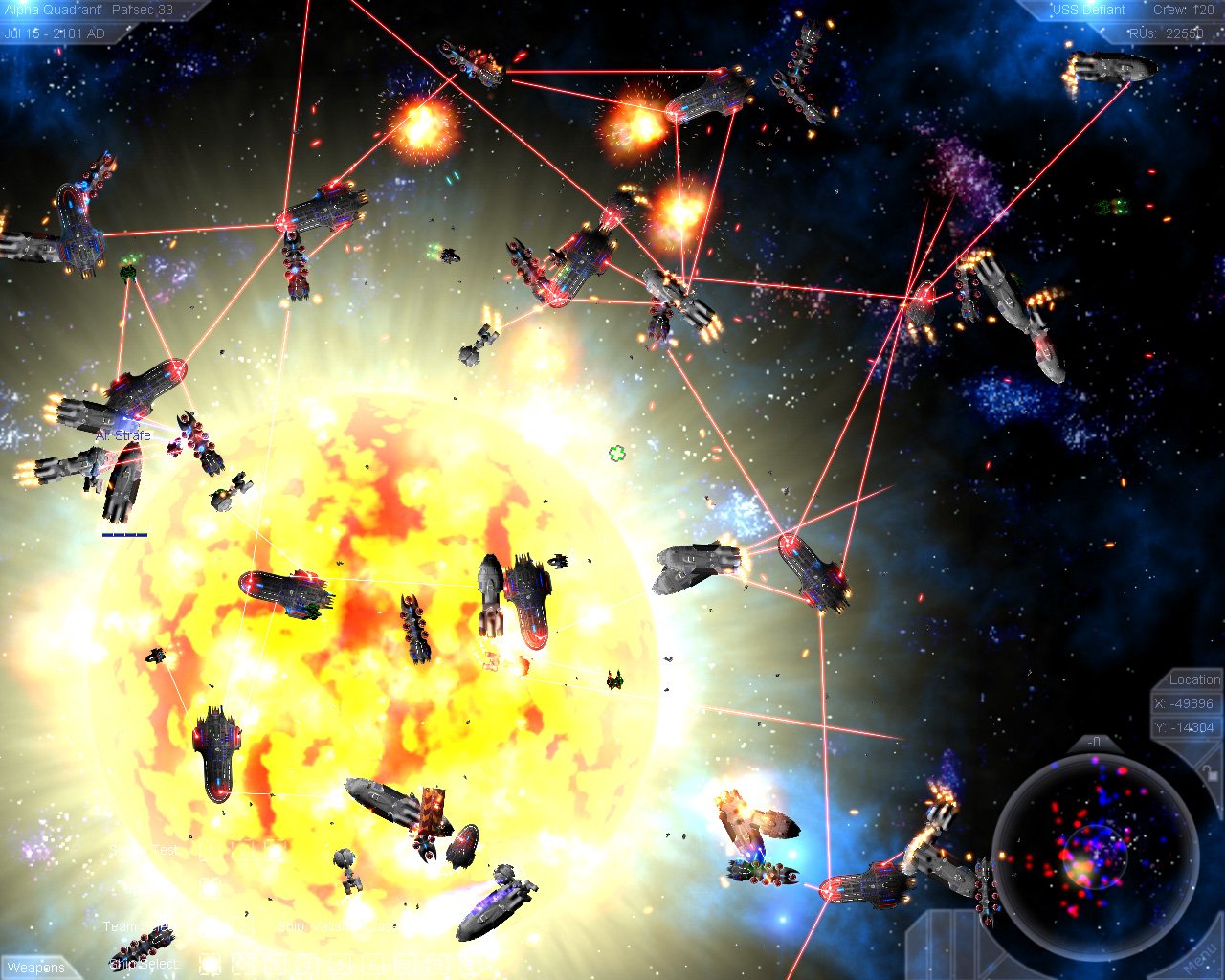This screenshot has height=980, width=1225.
Task: Toggle Team Select option 1
Action: [x=209, y=924]
